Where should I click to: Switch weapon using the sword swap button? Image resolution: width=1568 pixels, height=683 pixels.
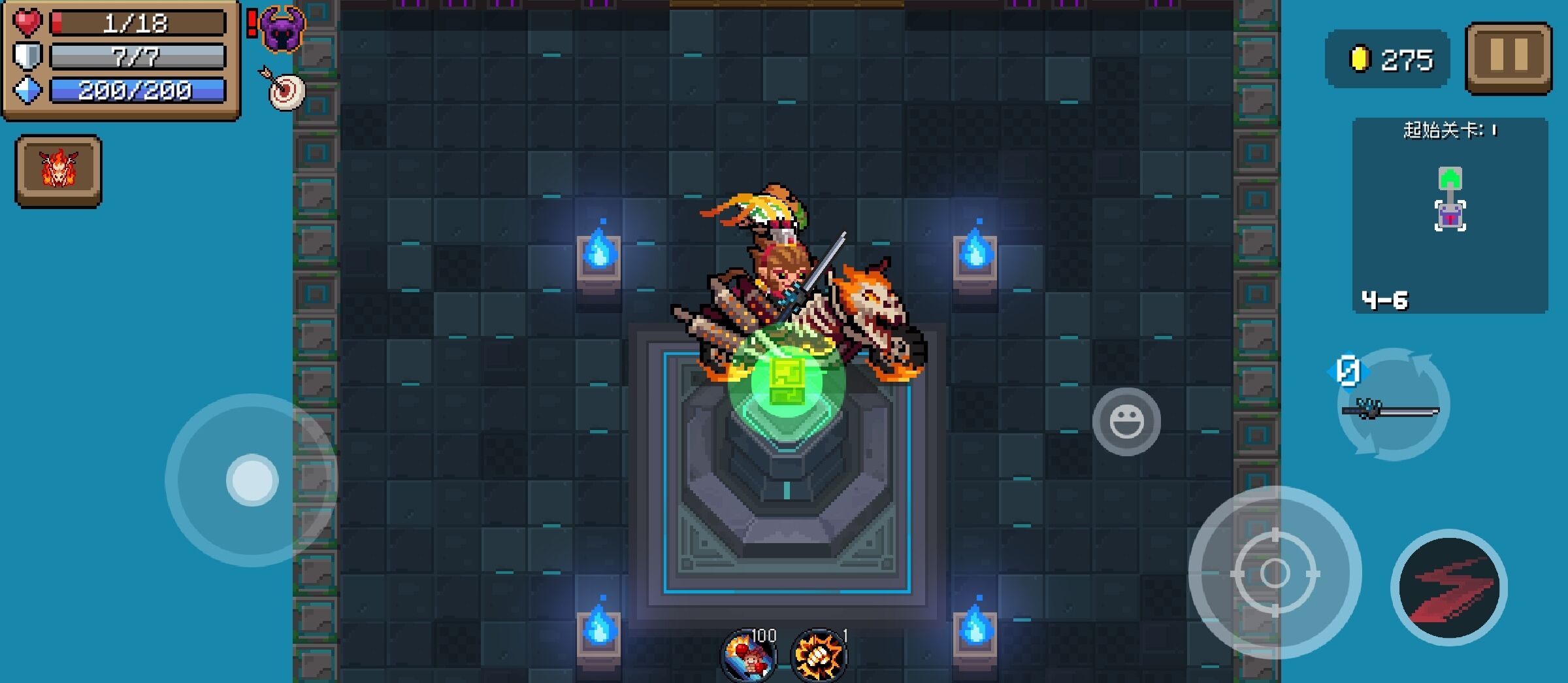coord(1393,407)
